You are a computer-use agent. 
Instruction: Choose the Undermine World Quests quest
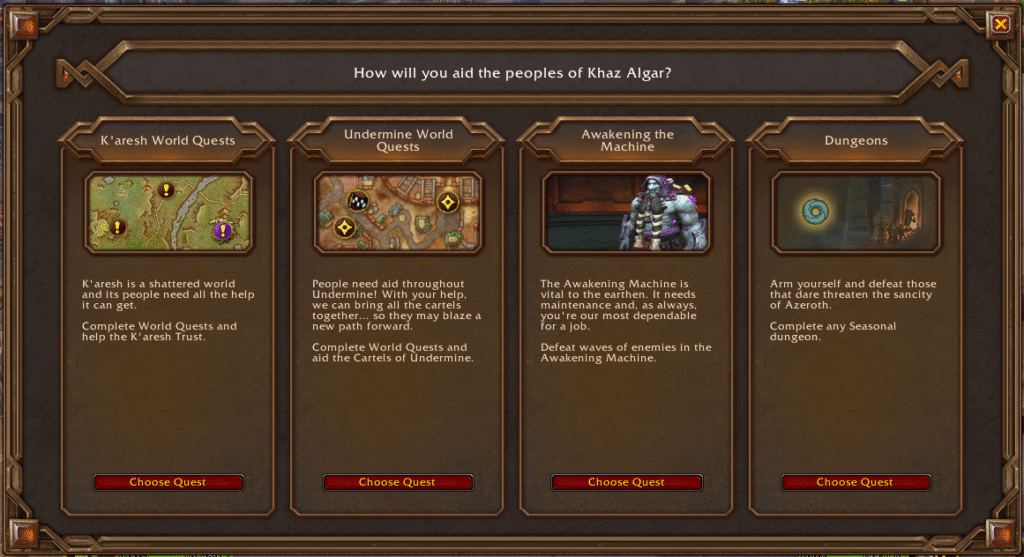pyautogui.click(x=397, y=482)
